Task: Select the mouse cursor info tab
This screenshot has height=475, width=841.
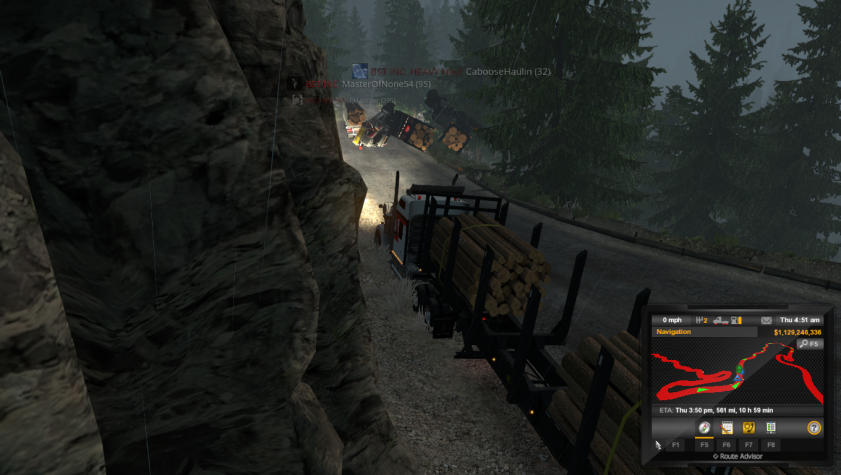Action: pyautogui.click(x=658, y=443)
